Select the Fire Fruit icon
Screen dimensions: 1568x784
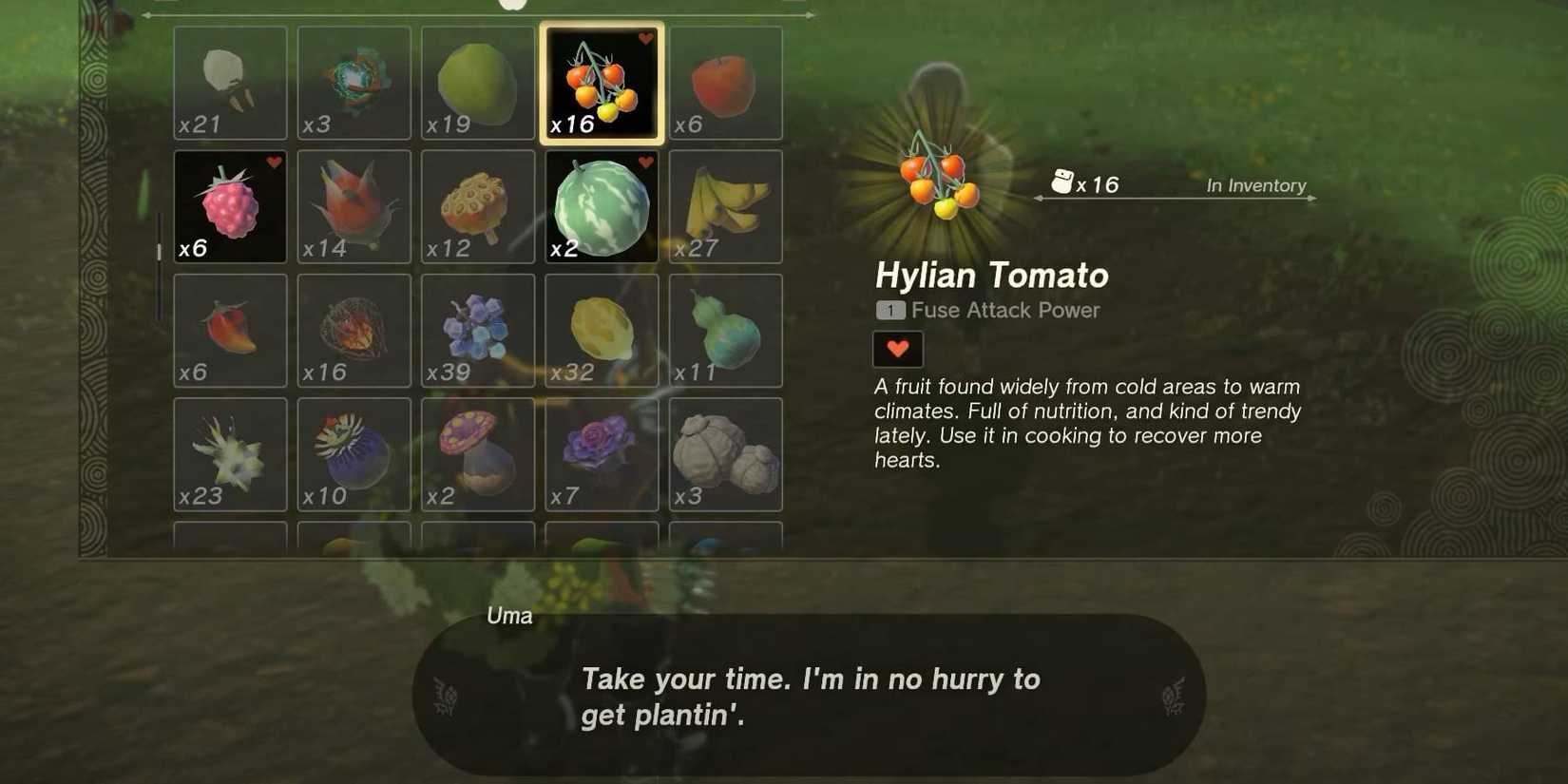[354, 330]
